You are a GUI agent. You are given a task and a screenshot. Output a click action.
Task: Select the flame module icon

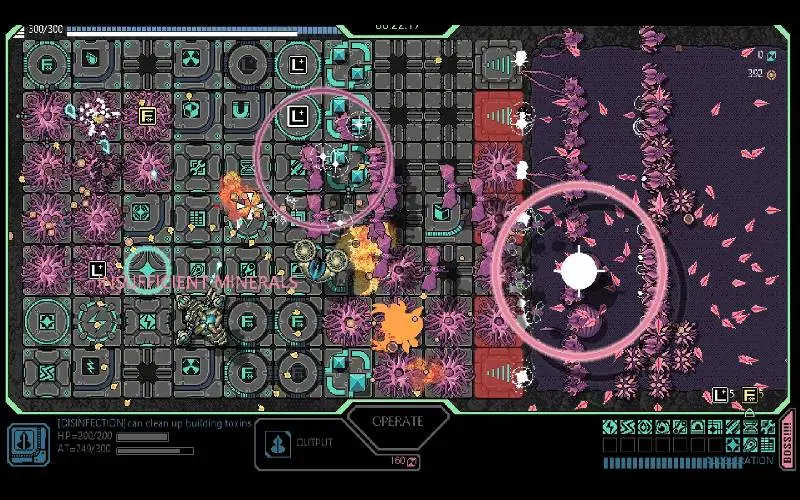[662, 427]
